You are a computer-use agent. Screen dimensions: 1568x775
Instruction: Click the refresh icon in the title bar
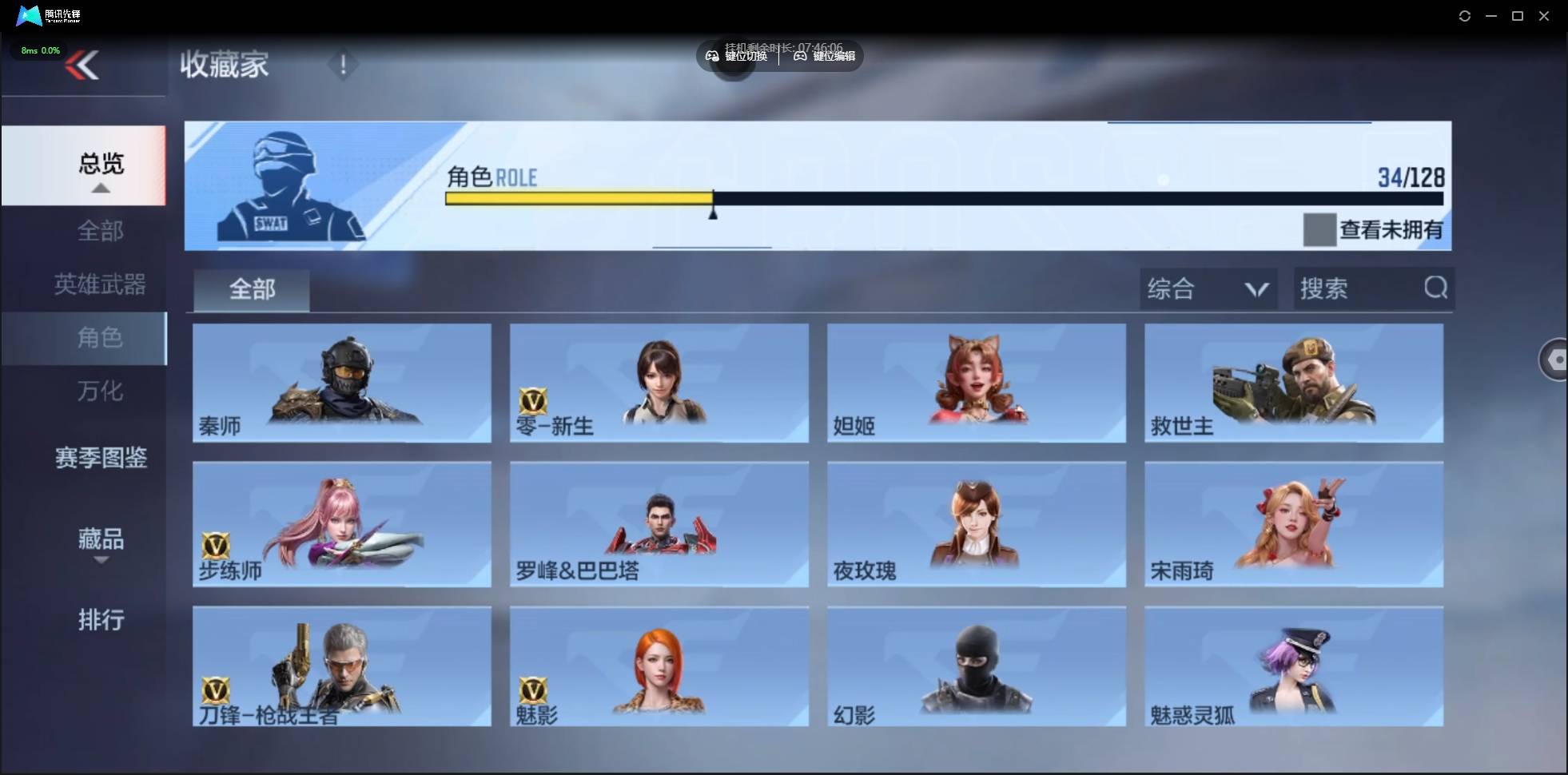(x=1466, y=15)
